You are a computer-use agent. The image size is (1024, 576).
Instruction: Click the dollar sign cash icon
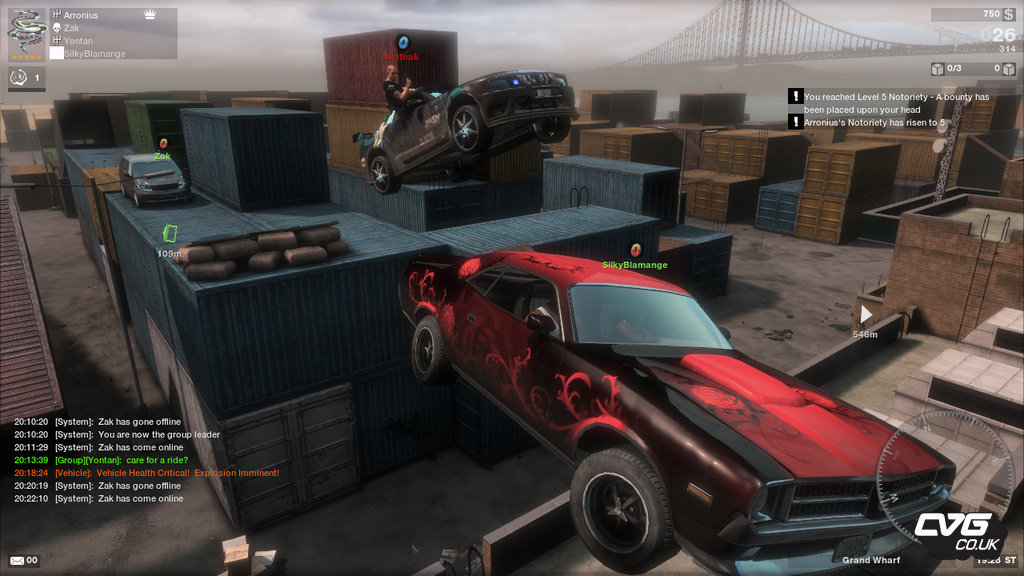[x=1008, y=15]
